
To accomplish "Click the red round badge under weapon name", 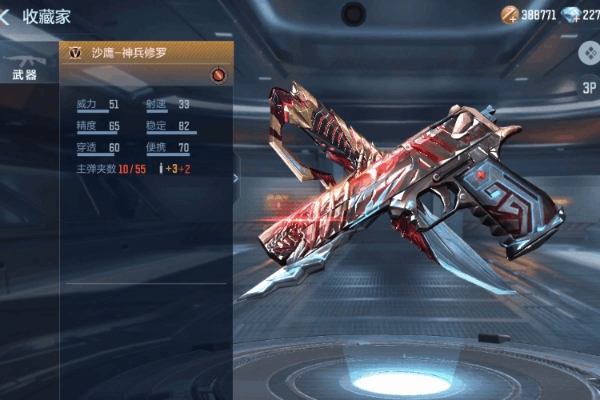I will (x=219, y=75).
